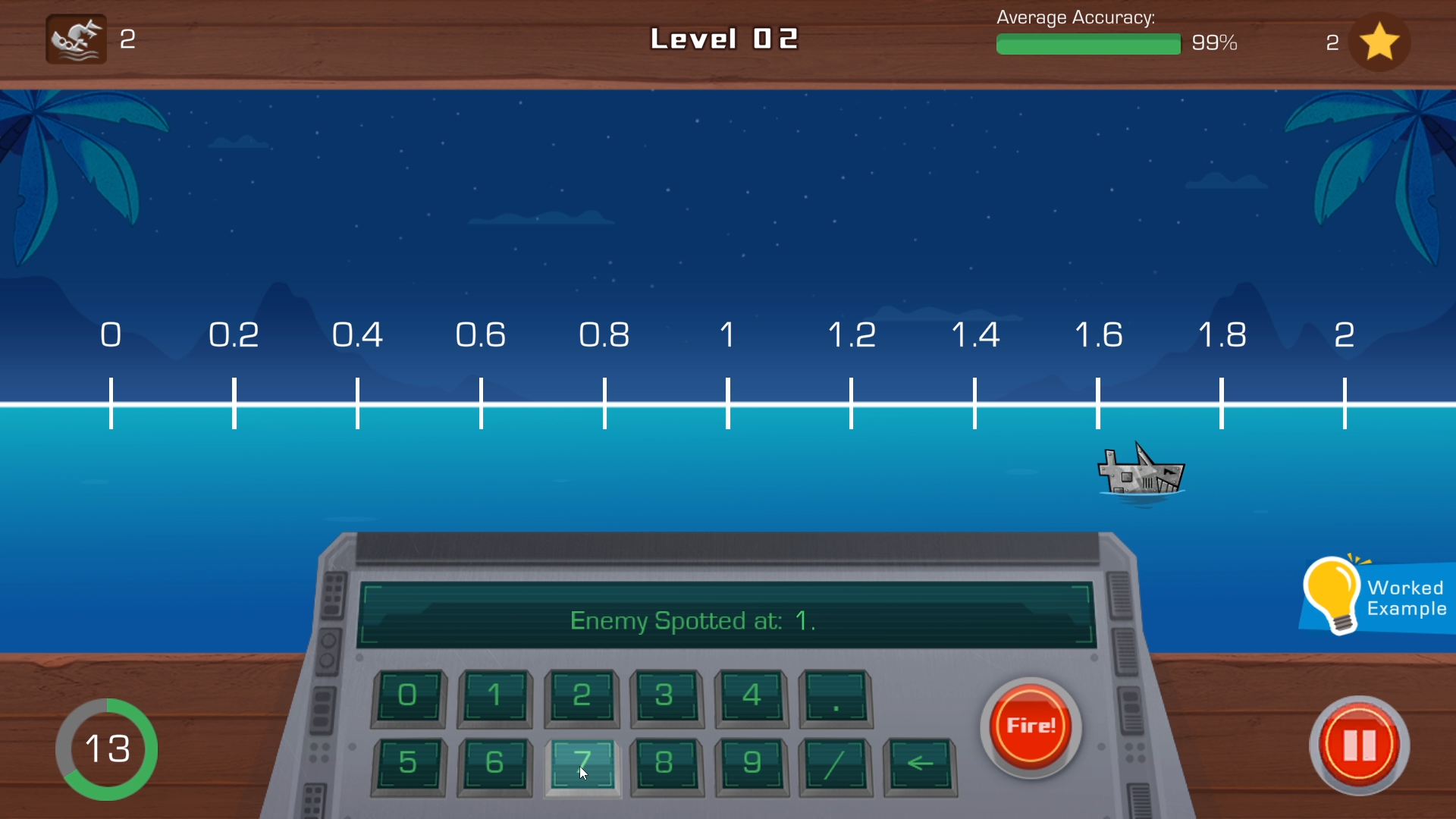This screenshot has height=819, width=1456.
Task: Click the Level 02 title banner
Action: [x=724, y=39]
